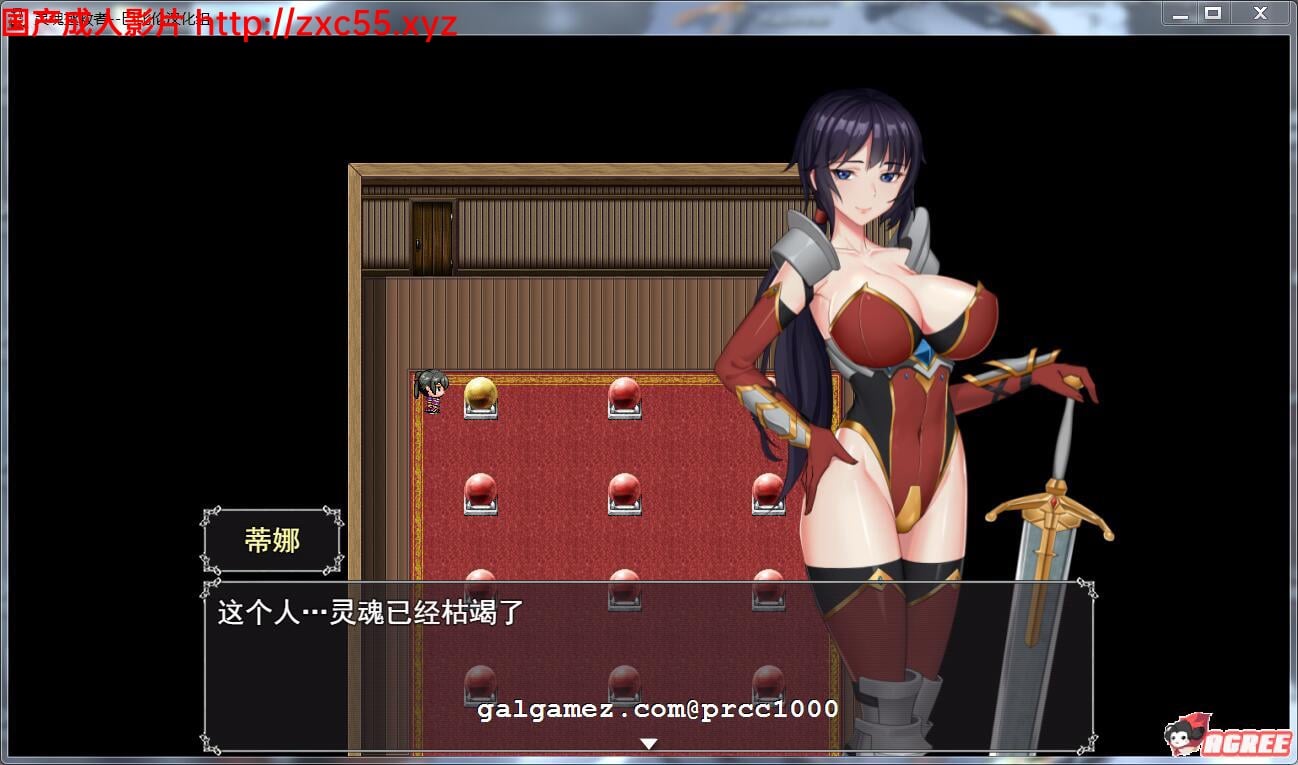Click the blue gem on Tina's outfit

click(925, 352)
